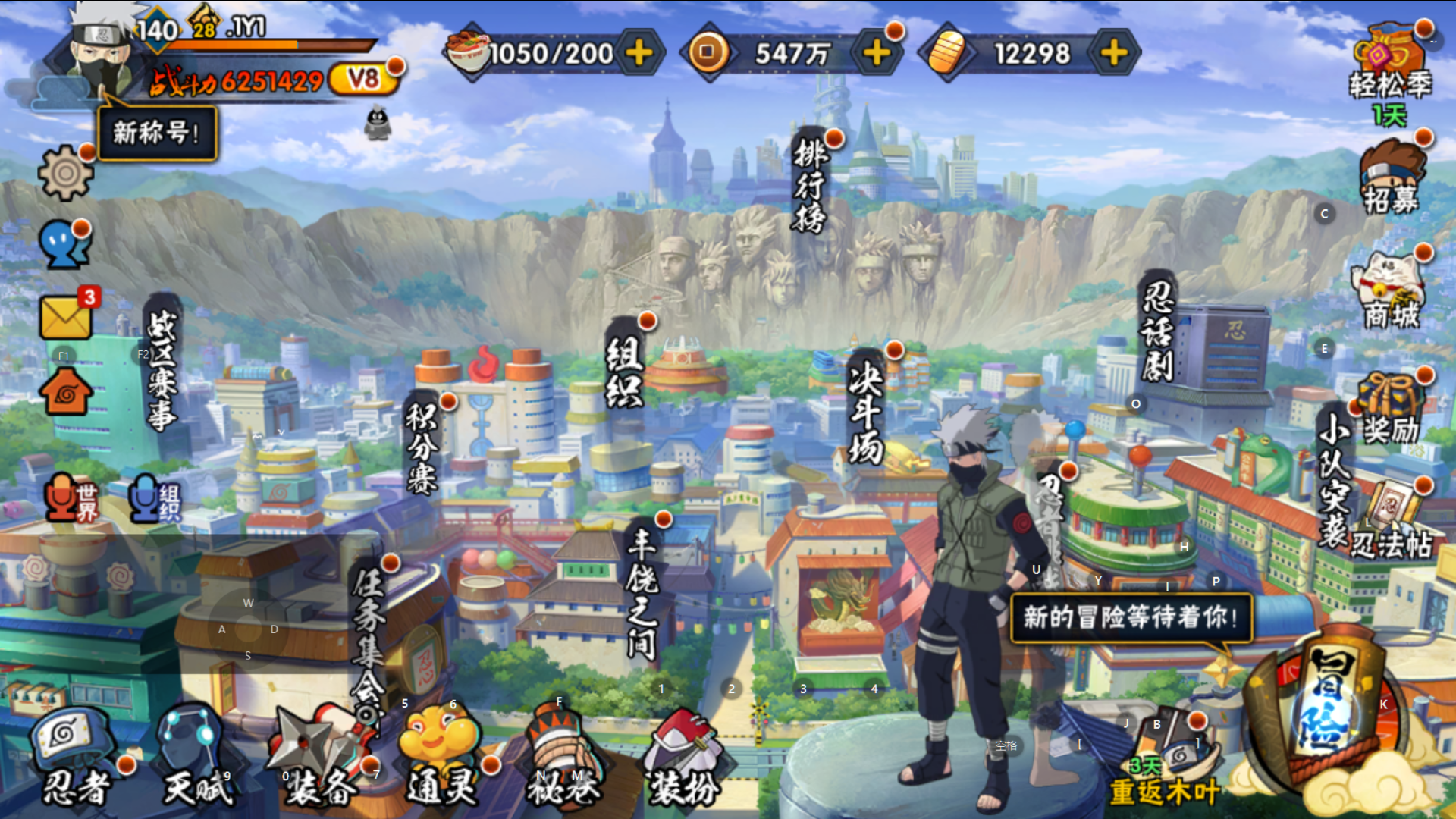This screenshot has height=819, width=1456.
Task: Open the 排行榜 ranking board
Action: (x=810, y=186)
